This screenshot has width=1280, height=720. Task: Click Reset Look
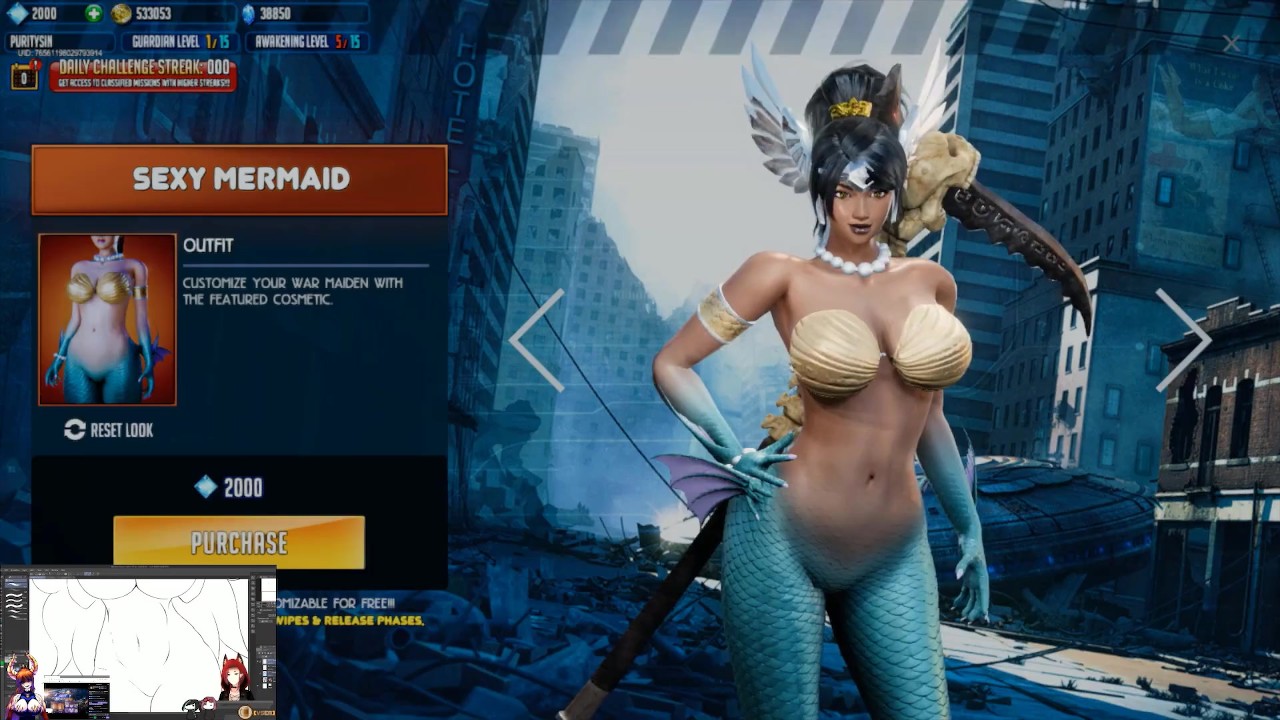coord(109,430)
